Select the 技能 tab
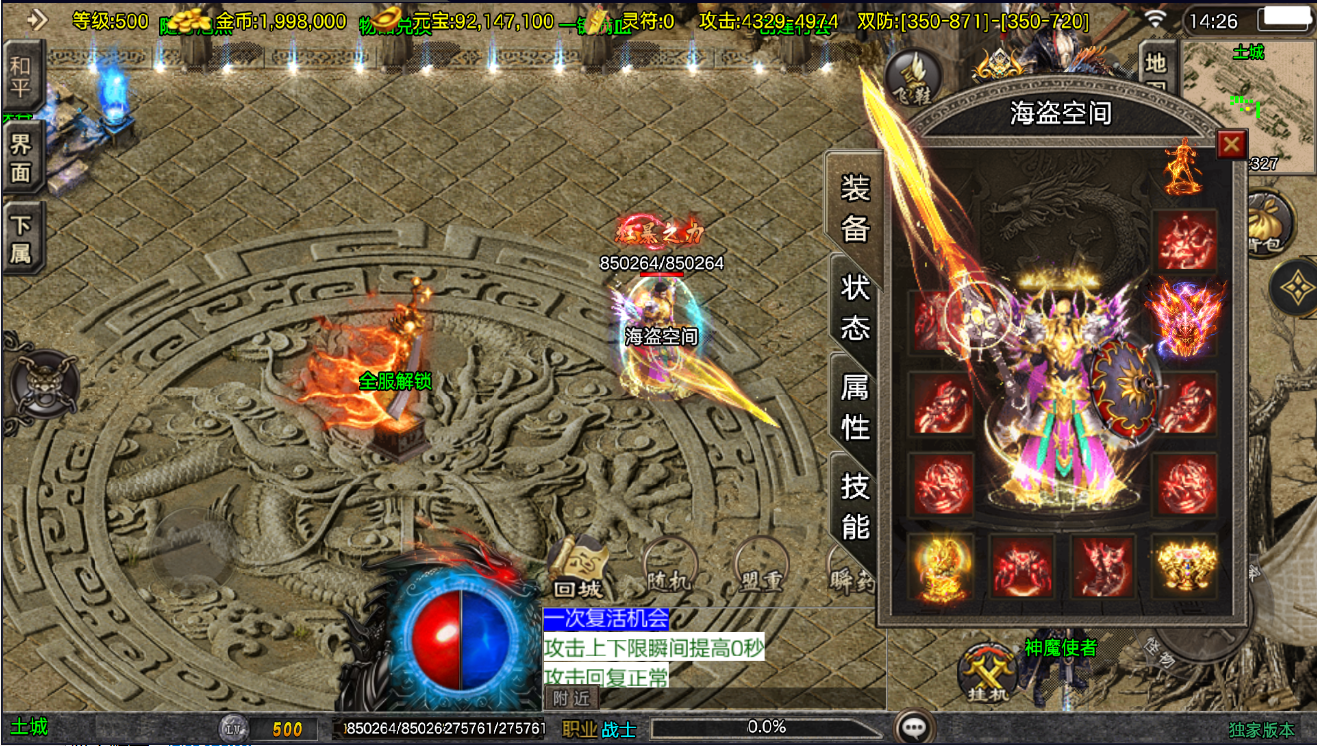Image resolution: width=1317 pixels, height=746 pixels. coord(855,506)
